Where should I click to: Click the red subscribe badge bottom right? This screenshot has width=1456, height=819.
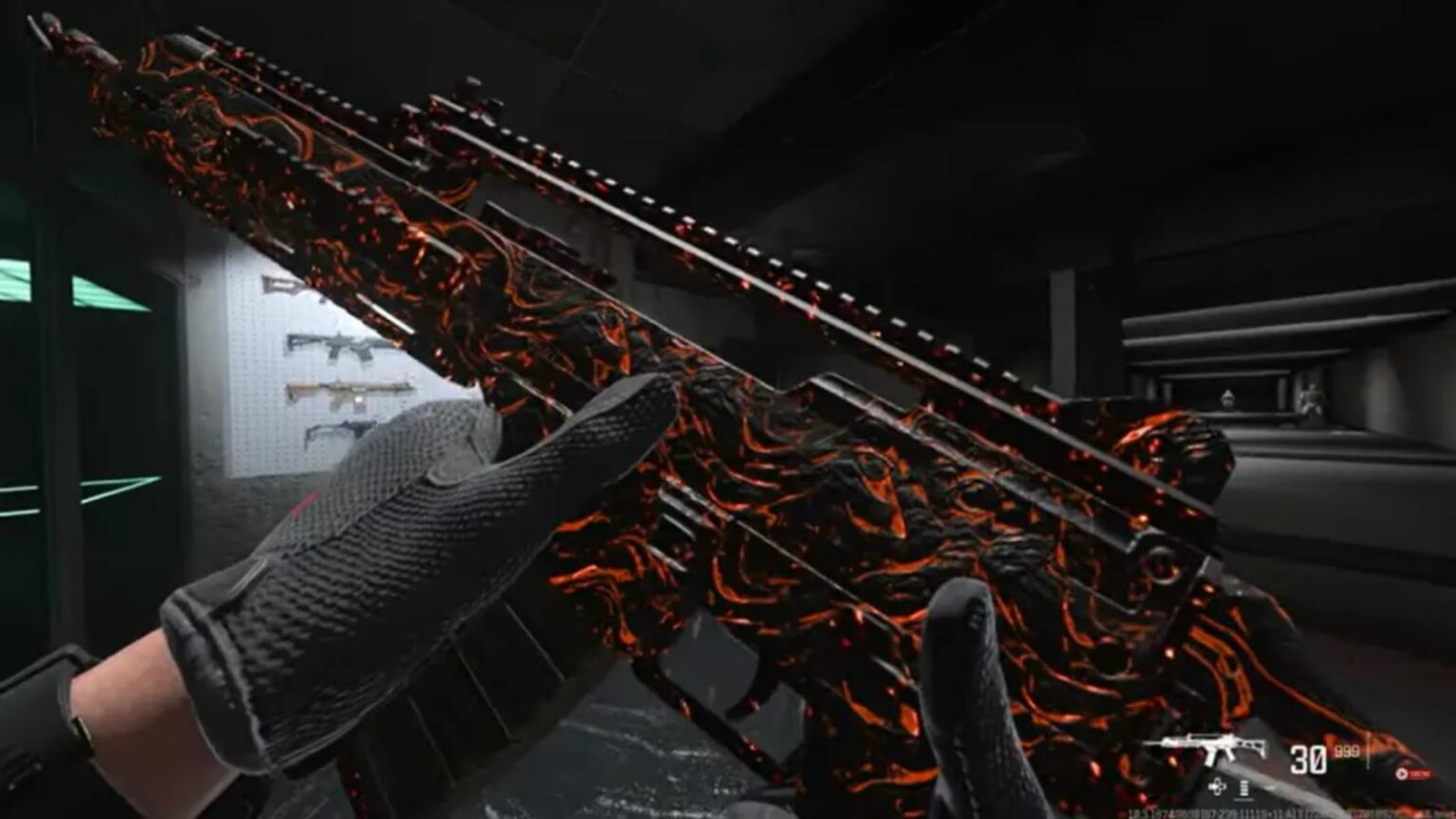1413,773
